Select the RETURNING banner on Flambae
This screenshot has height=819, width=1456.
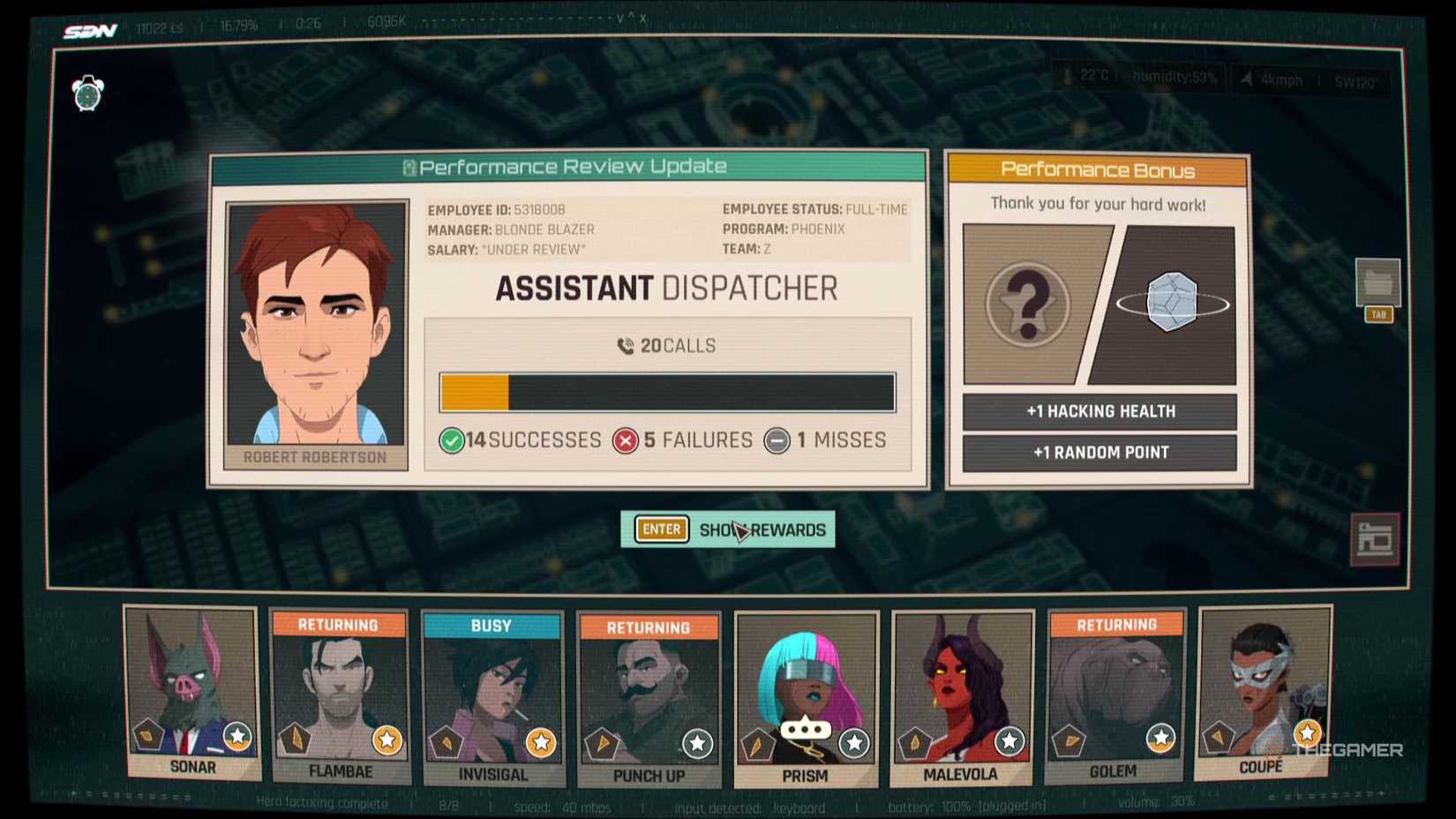click(x=340, y=626)
